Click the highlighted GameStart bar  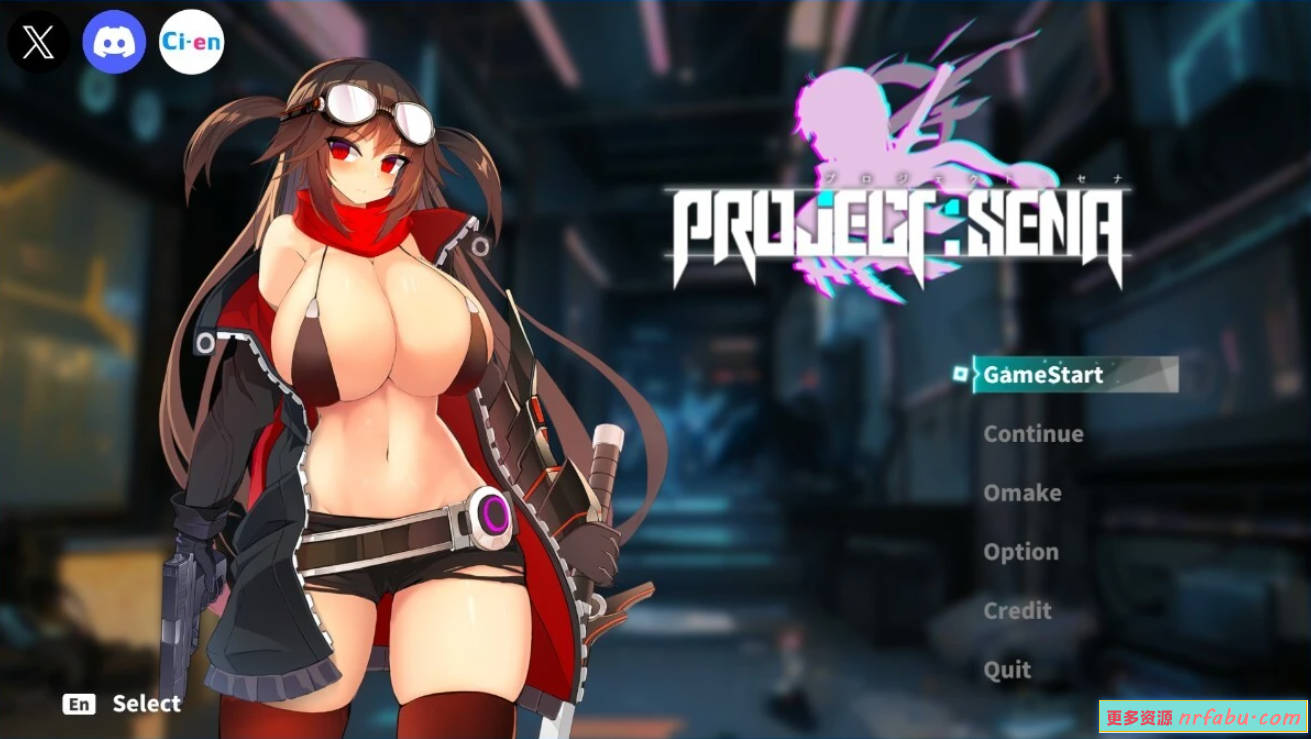click(x=1075, y=375)
